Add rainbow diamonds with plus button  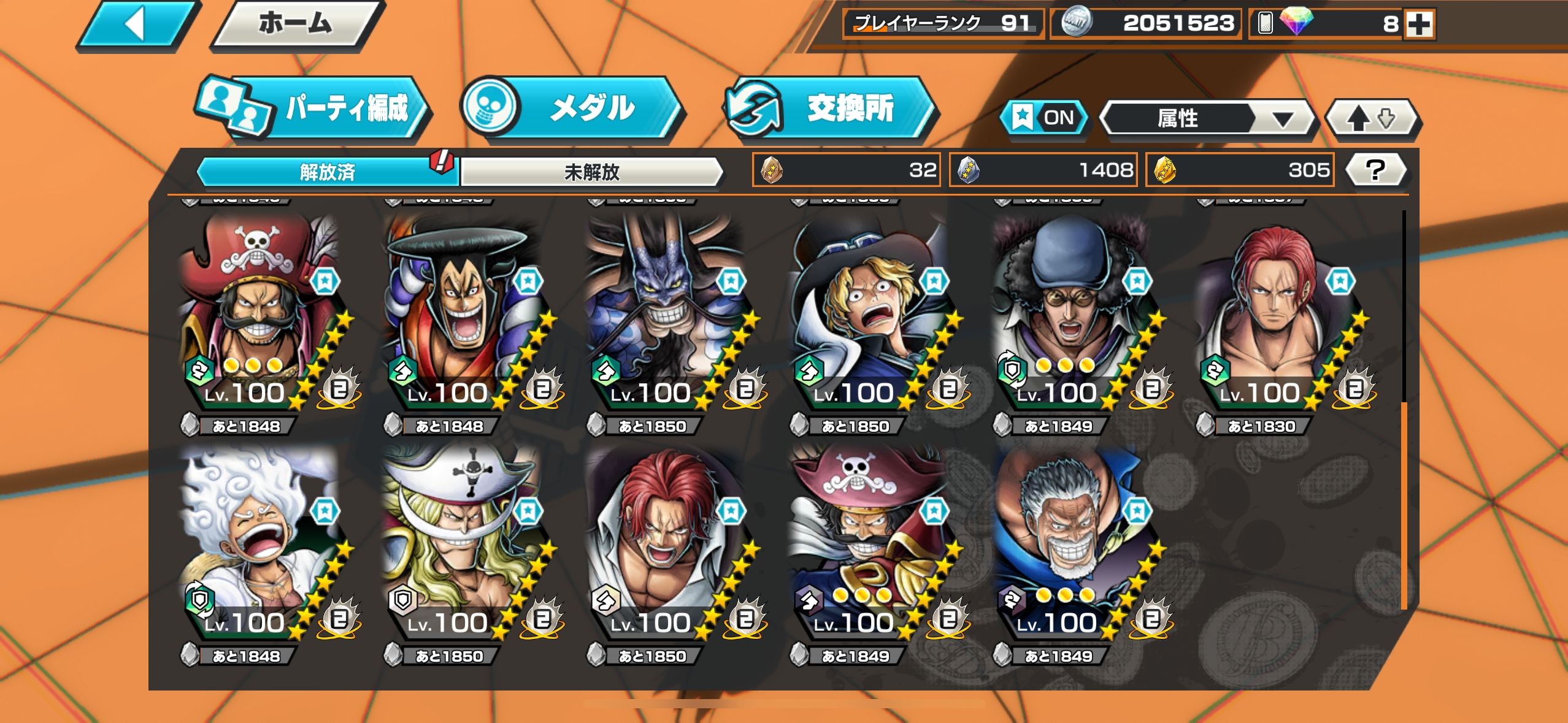coord(1419,25)
